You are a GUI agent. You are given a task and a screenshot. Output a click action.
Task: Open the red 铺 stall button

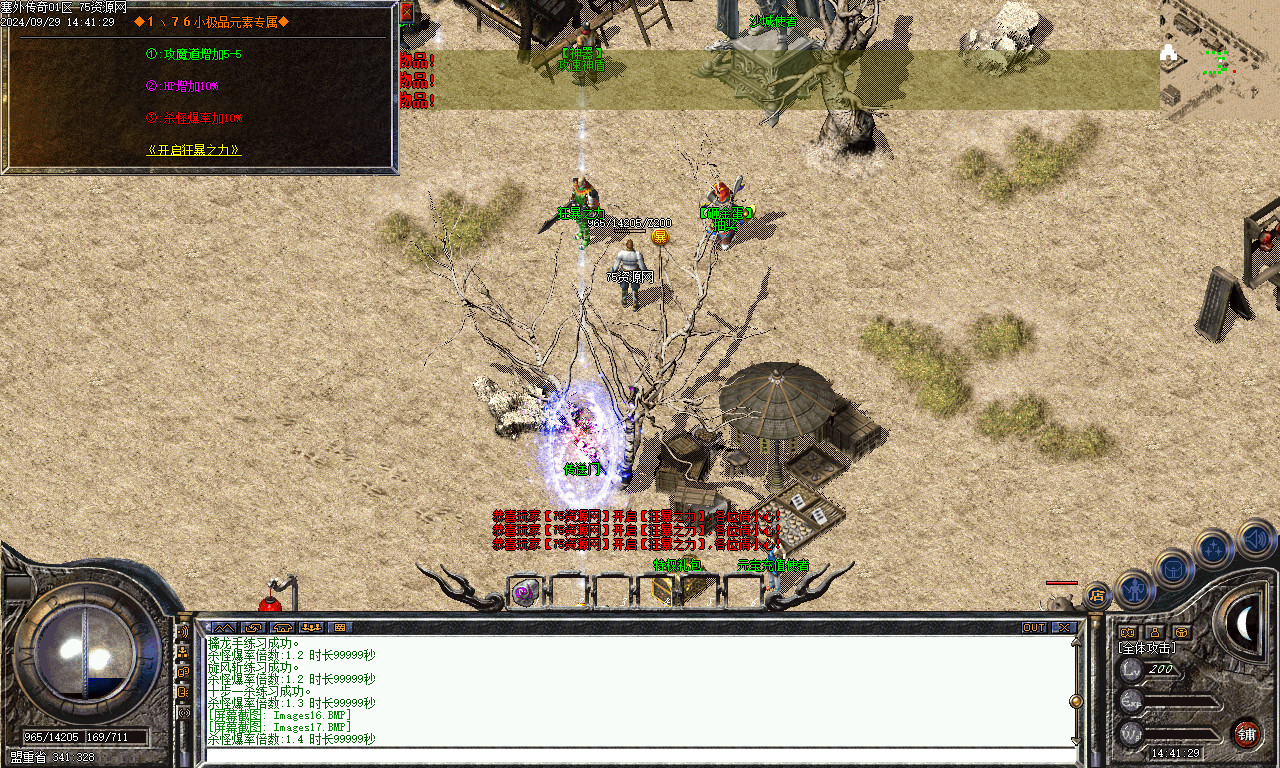(1245, 734)
